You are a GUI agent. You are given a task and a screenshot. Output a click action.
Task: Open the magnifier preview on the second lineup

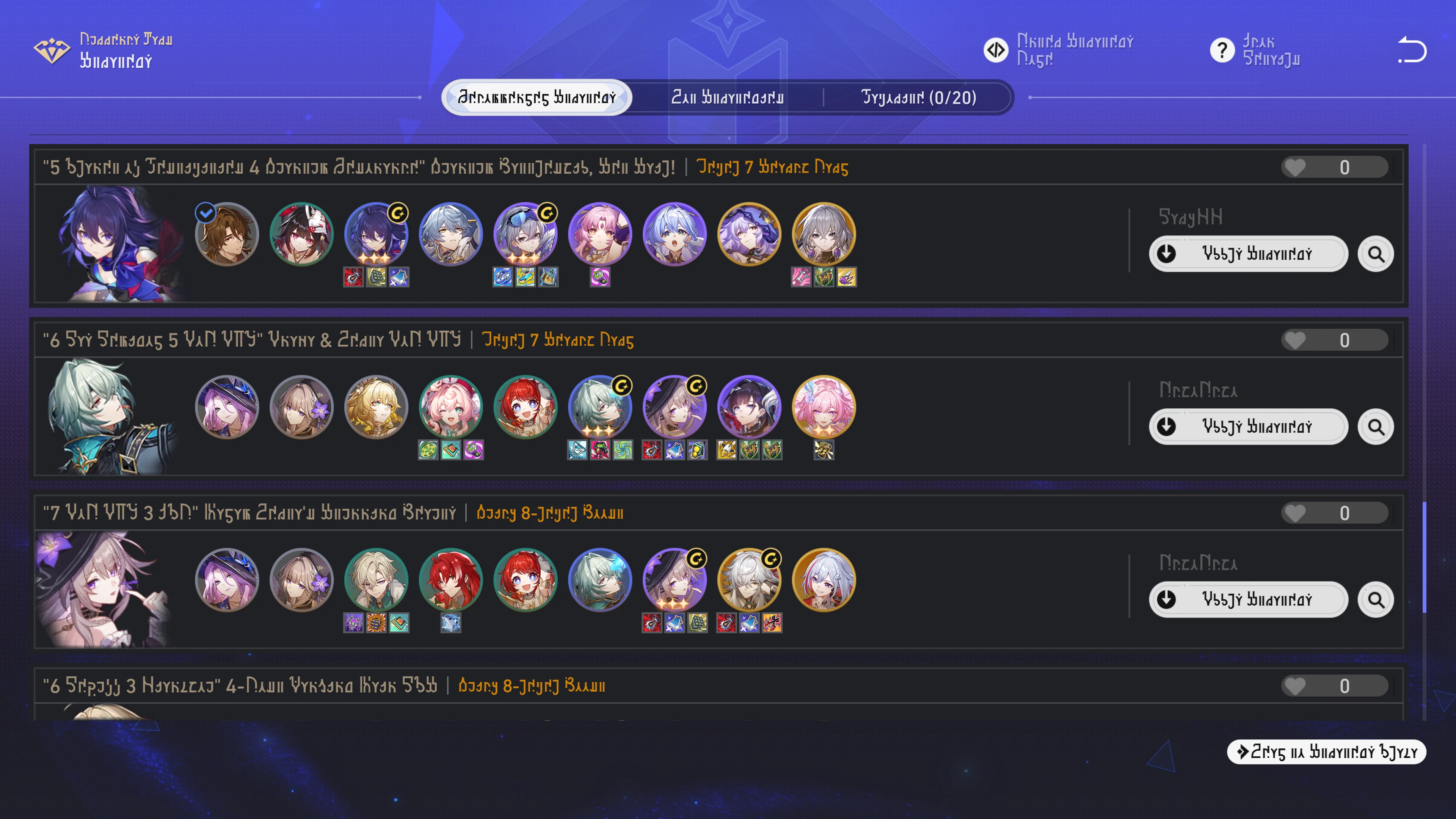[x=1376, y=427]
